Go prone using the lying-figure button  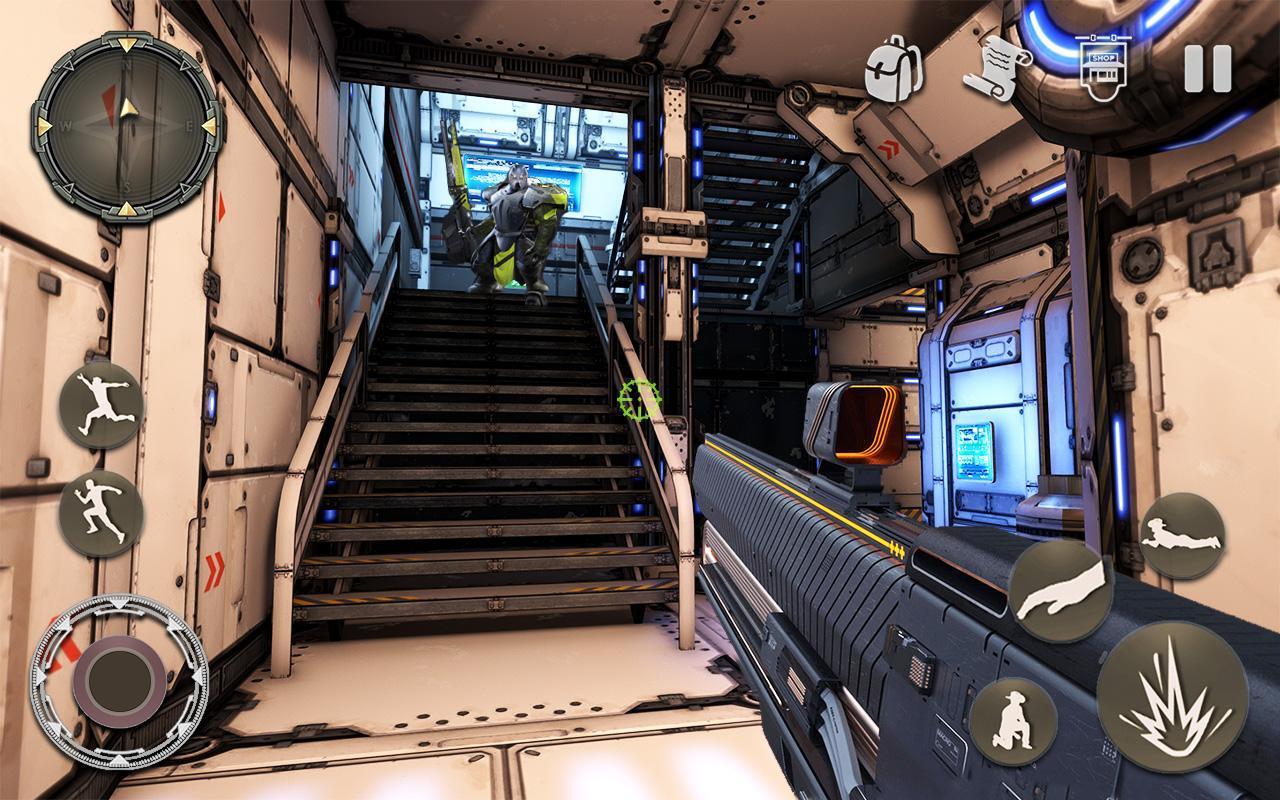point(1182,535)
